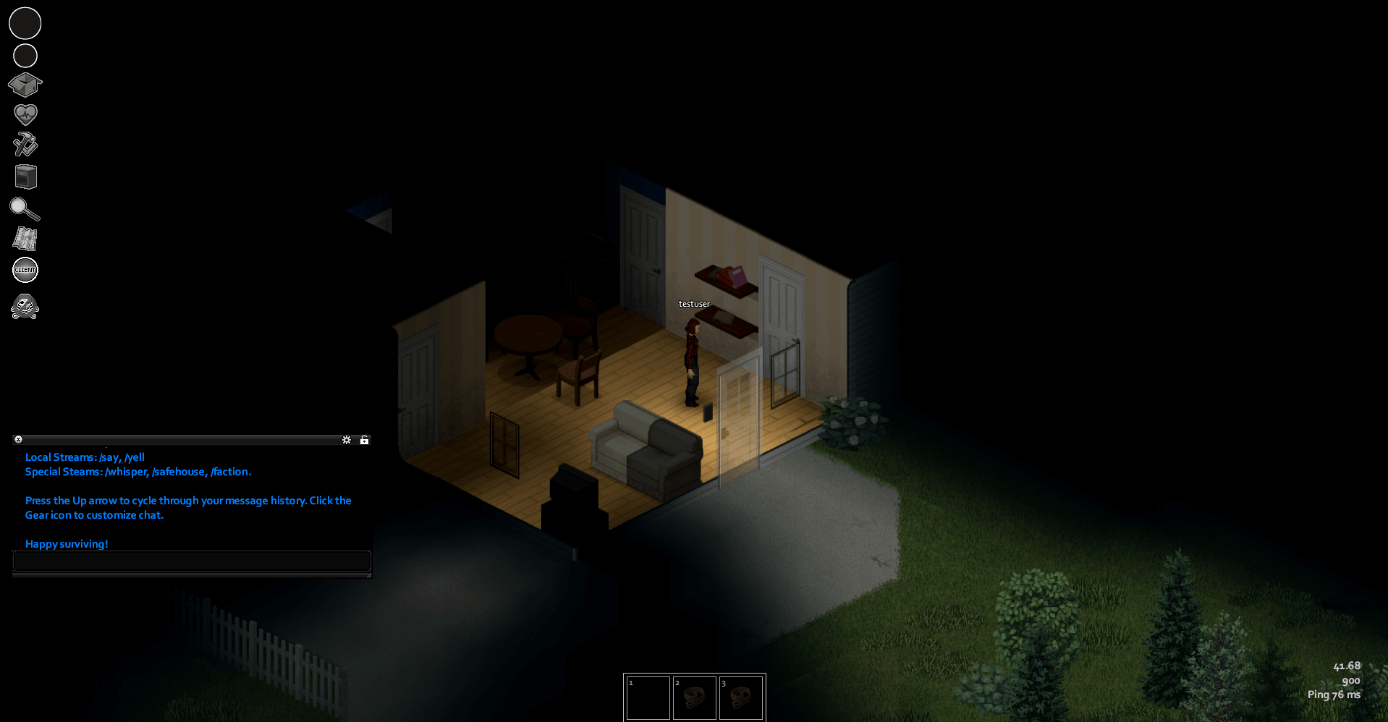
Task: Expand the second circular sidebar button
Action: coord(25,55)
